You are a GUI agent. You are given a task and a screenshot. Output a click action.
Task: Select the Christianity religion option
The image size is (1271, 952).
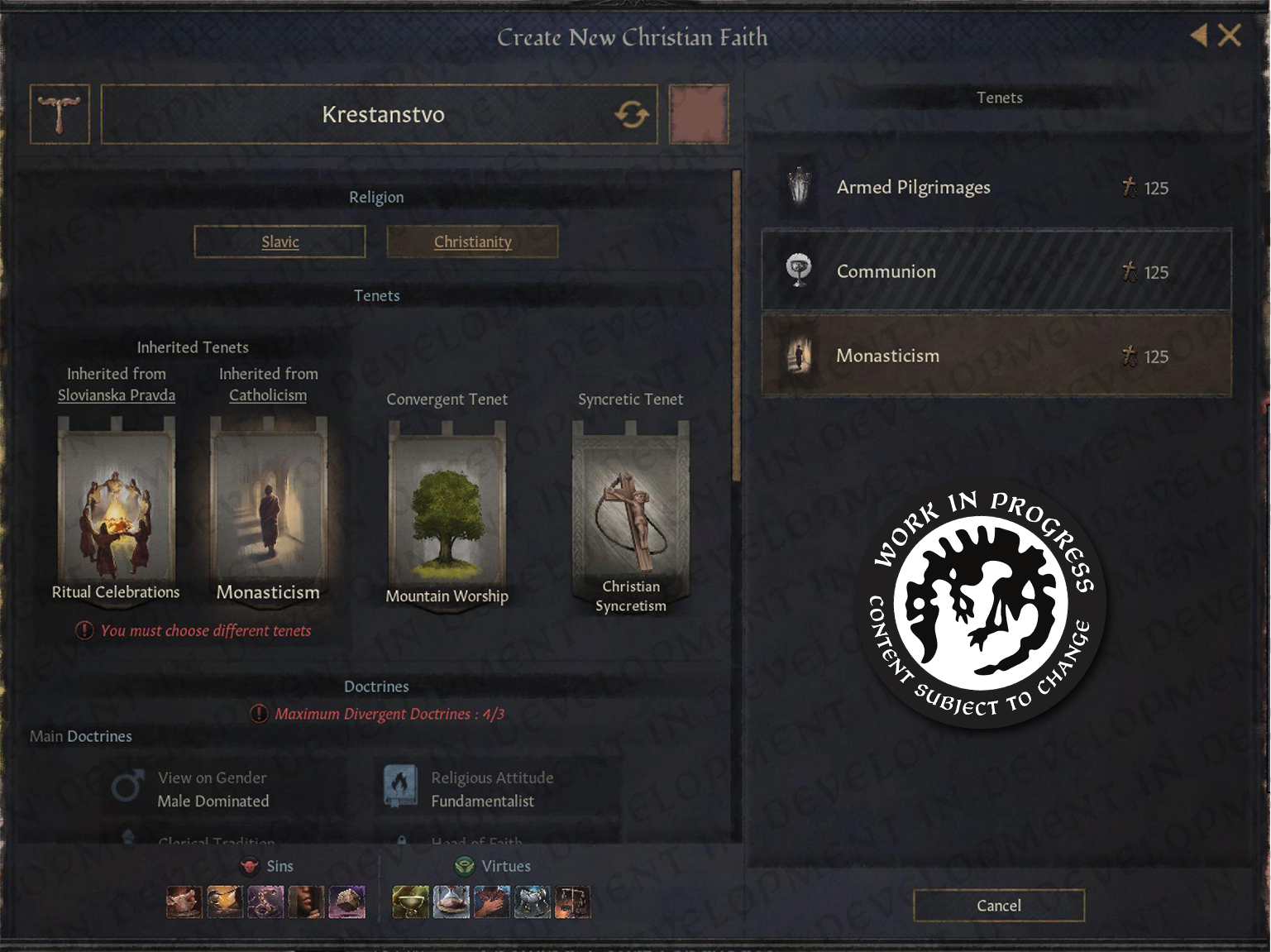pyautogui.click(x=472, y=242)
